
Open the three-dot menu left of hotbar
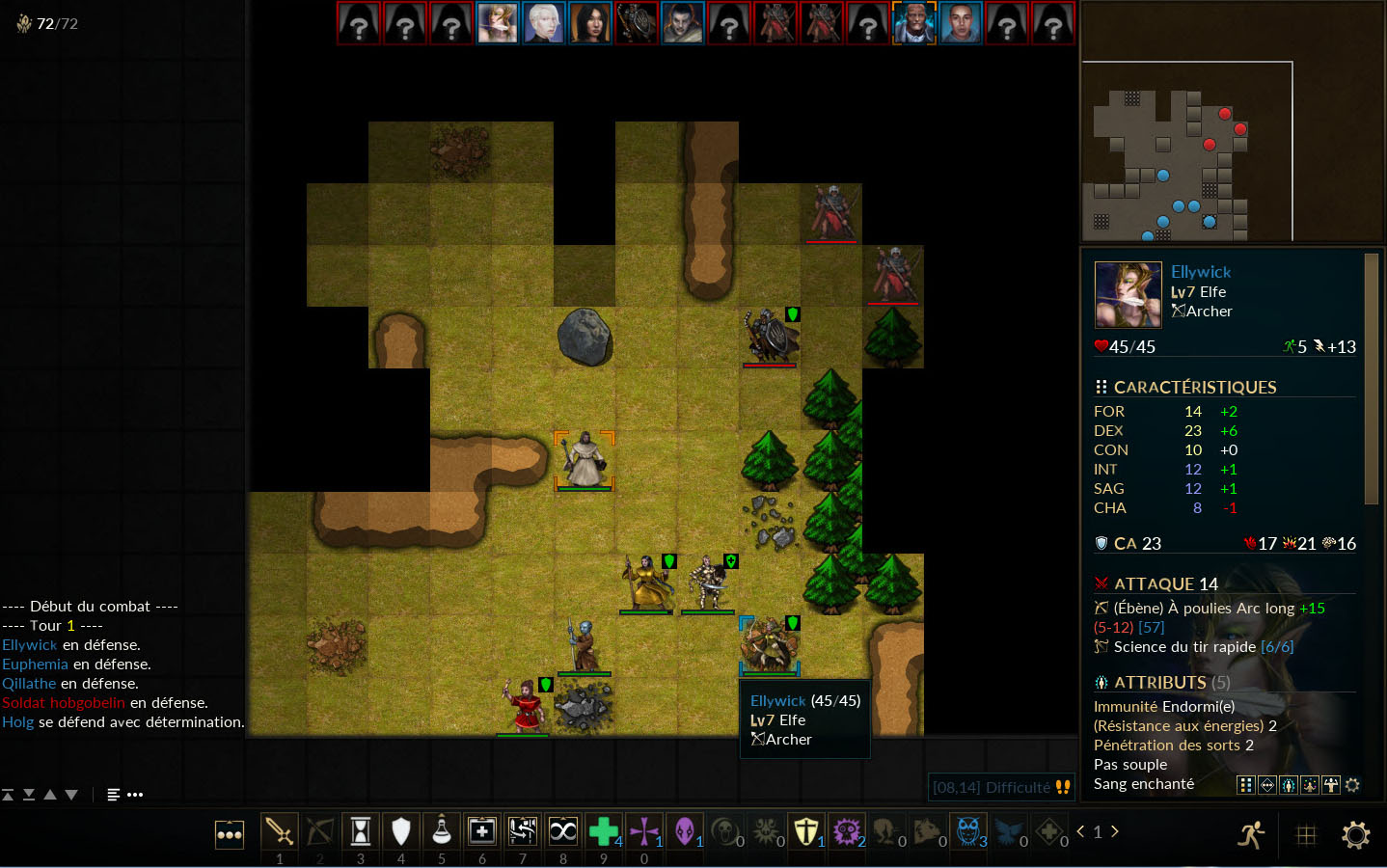[230, 835]
